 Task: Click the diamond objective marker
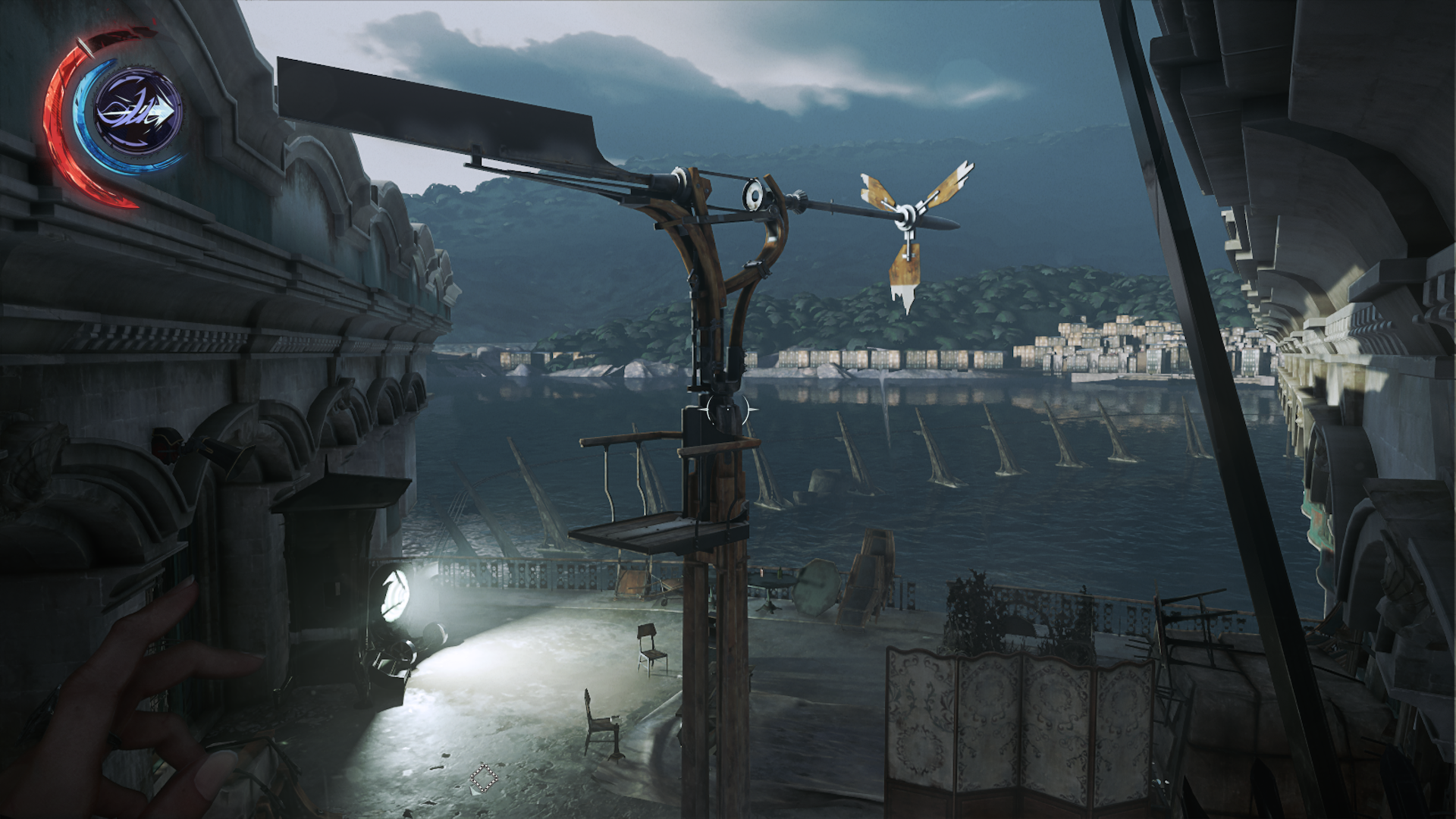point(483,778)
